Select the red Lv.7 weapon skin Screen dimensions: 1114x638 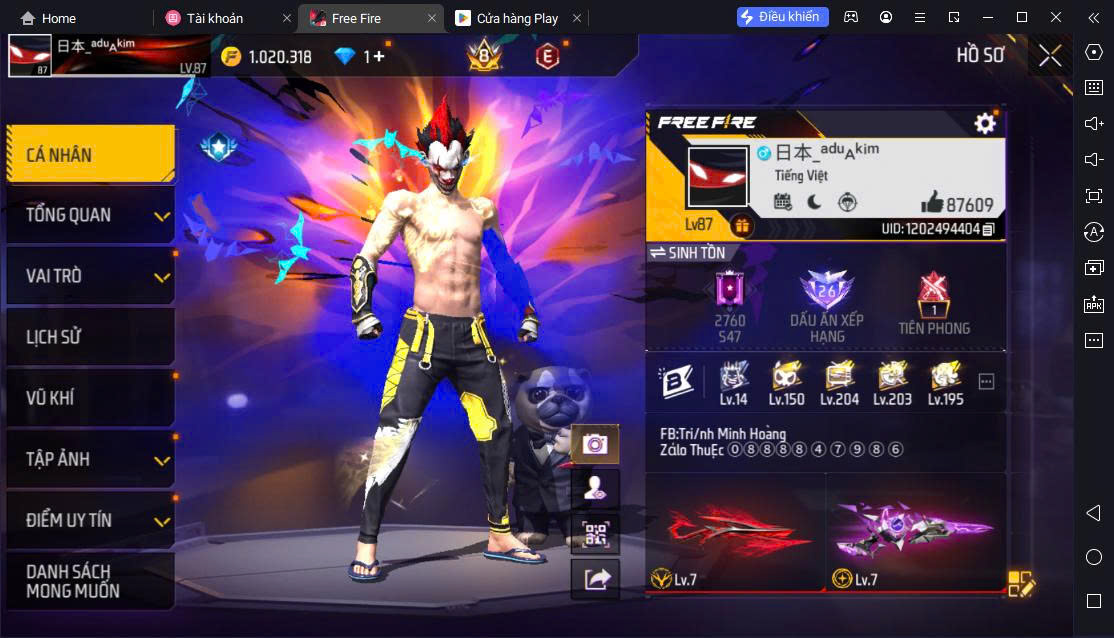pos(735,532)
